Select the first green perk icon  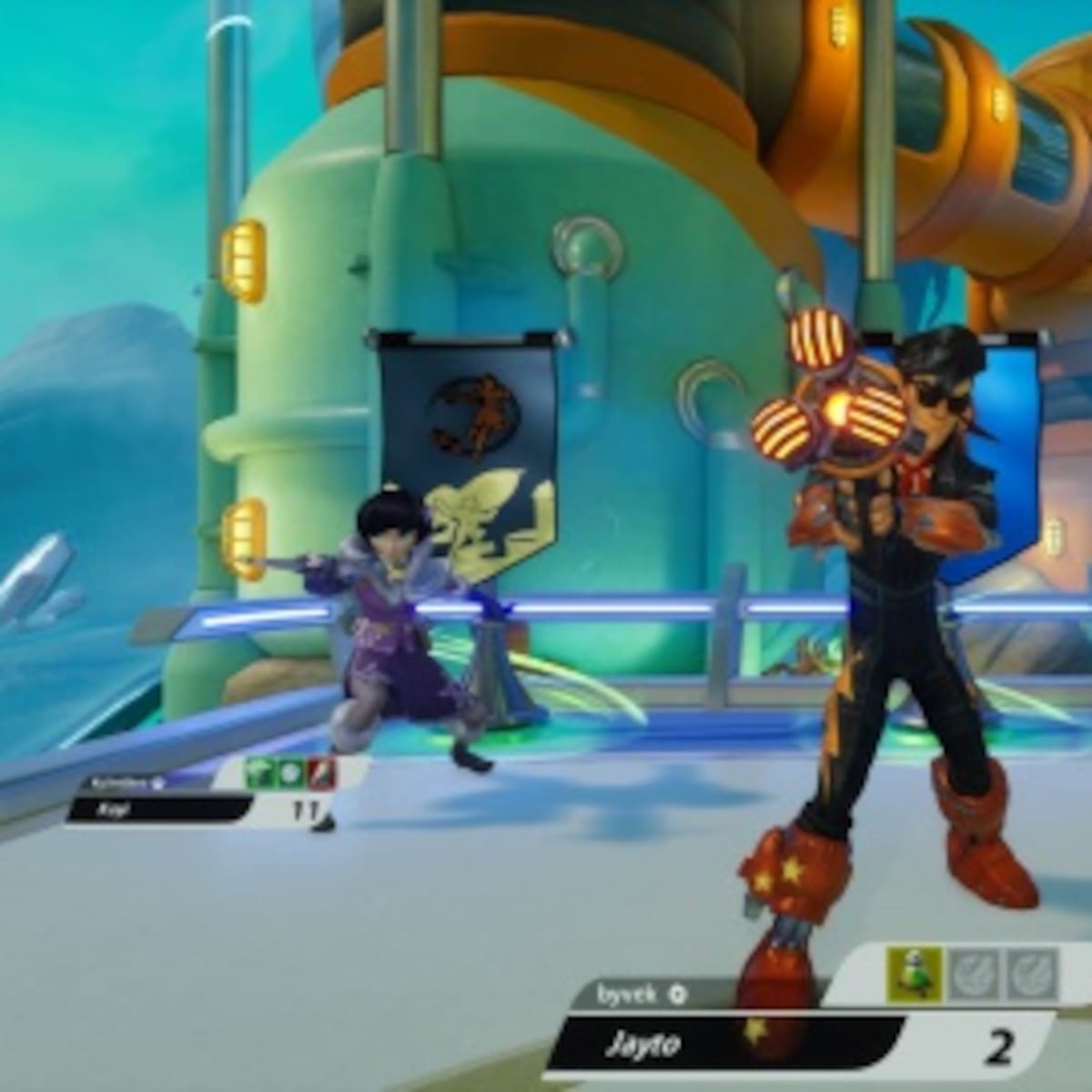point(260,773)
